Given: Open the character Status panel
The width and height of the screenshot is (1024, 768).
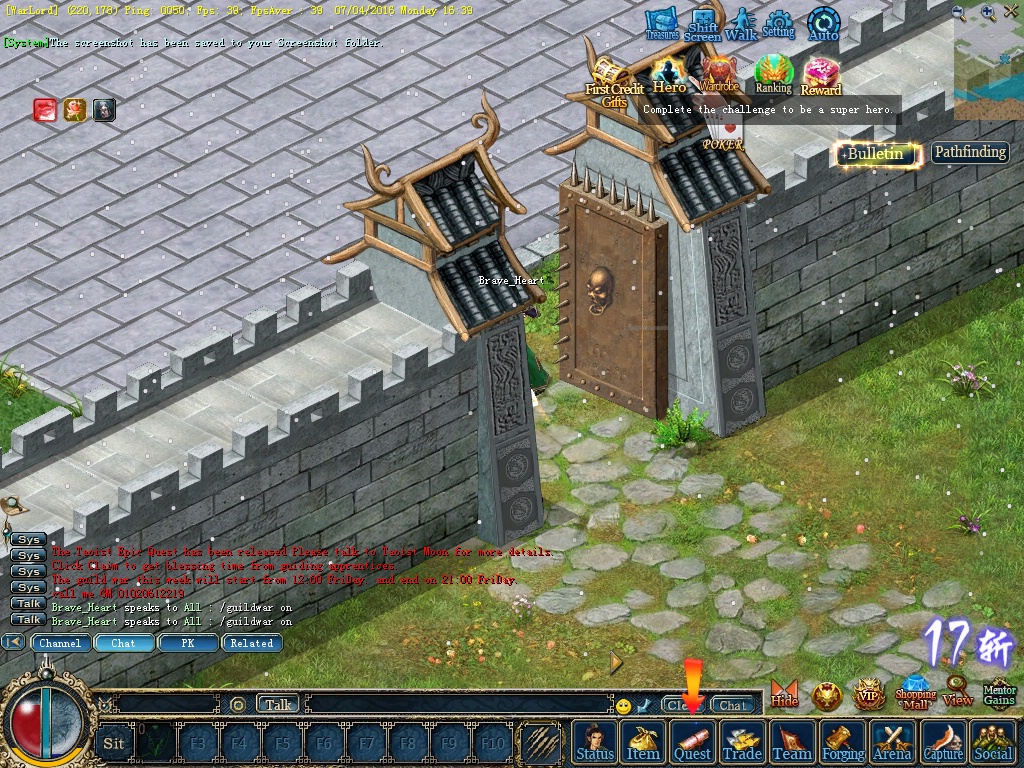Looking at the screenshot, I should click(595, 742).
